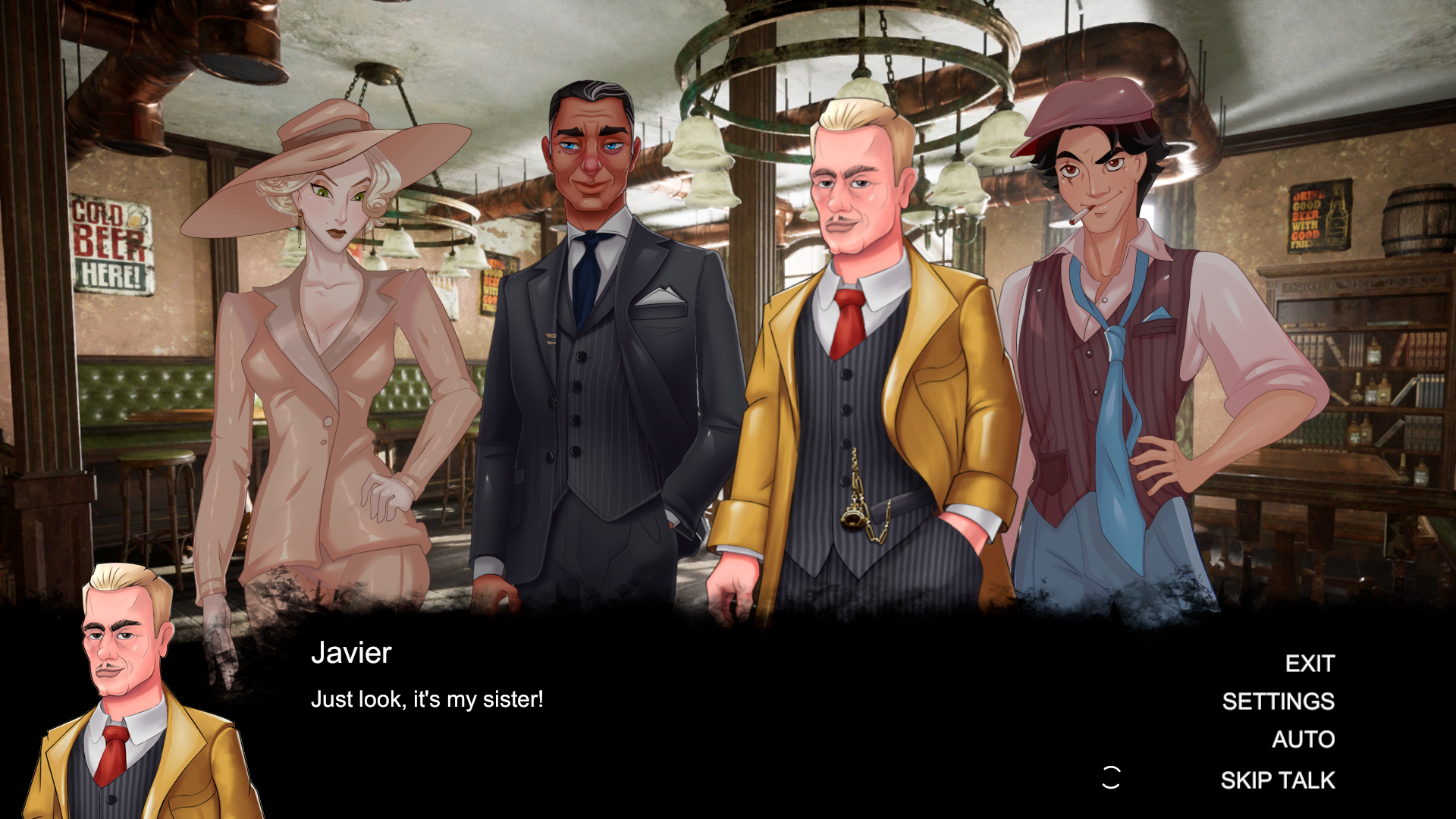Image resolution: width=1456 pixels, height=819 pixels.
Task: Activate SKIP TALK option
Action: (x=1277, y=780)
